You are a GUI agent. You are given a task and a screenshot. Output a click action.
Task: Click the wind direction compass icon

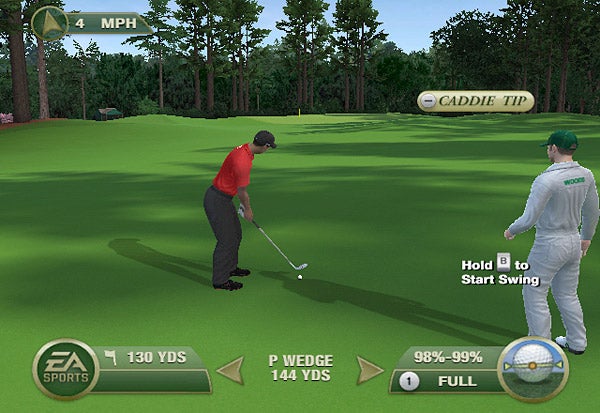click(48, 22)
